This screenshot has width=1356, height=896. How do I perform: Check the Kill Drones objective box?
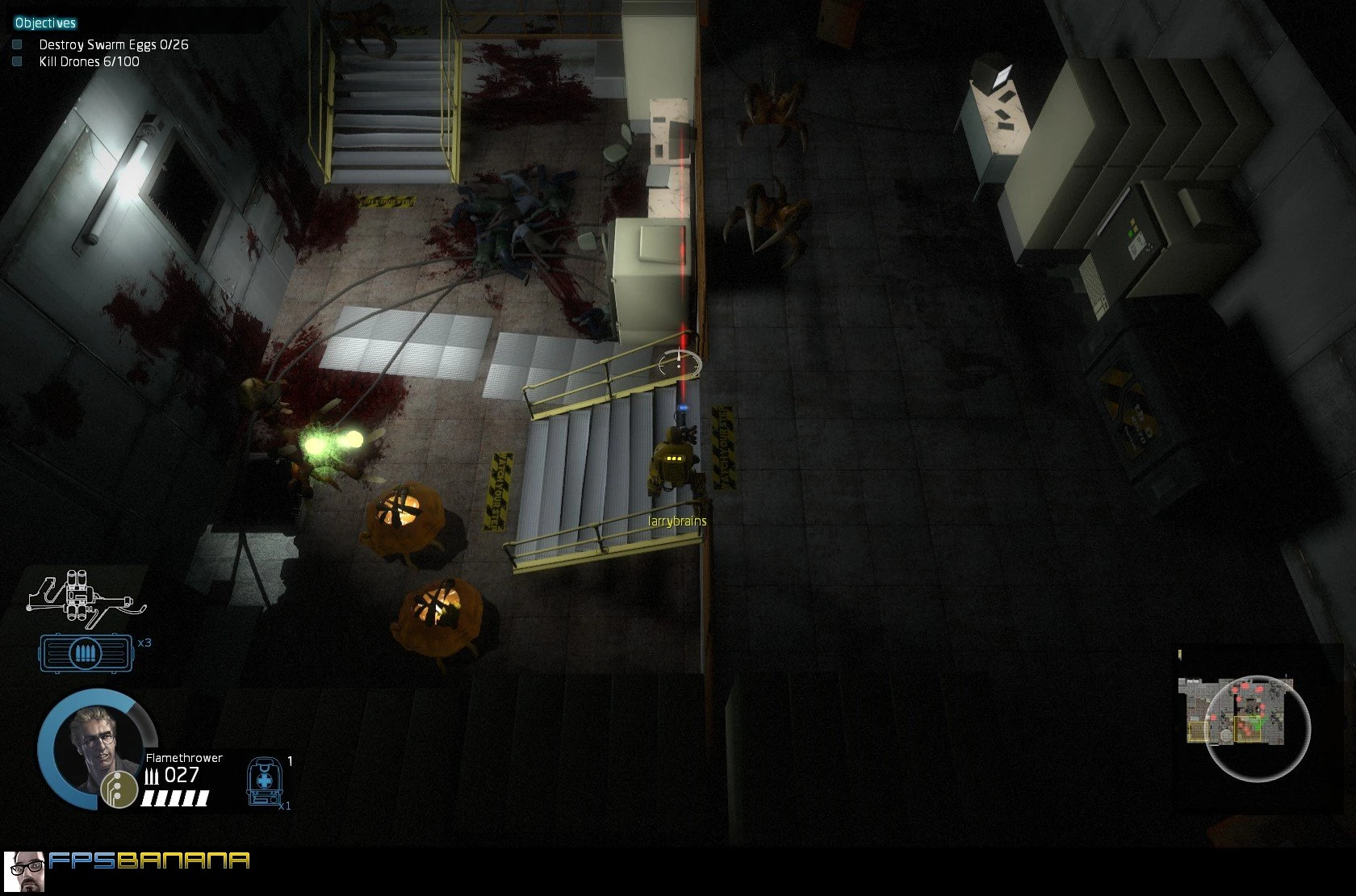(x=16, y=61)
